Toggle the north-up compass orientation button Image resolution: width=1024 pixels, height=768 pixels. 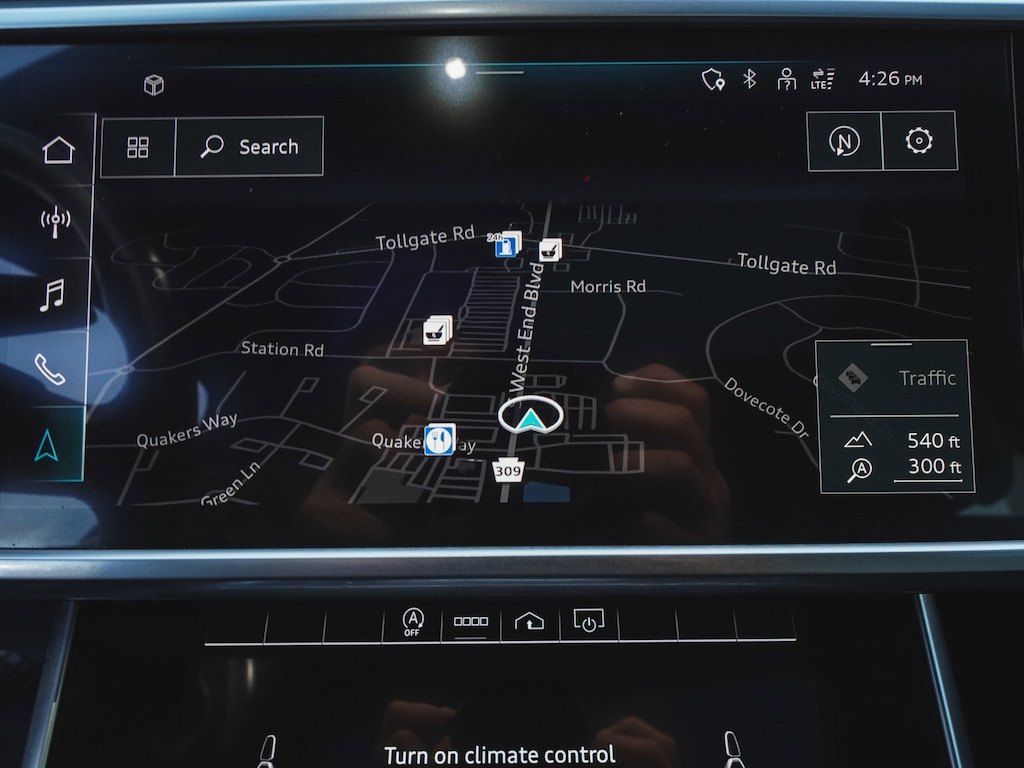pyautogui.click(x=844, y=141)
